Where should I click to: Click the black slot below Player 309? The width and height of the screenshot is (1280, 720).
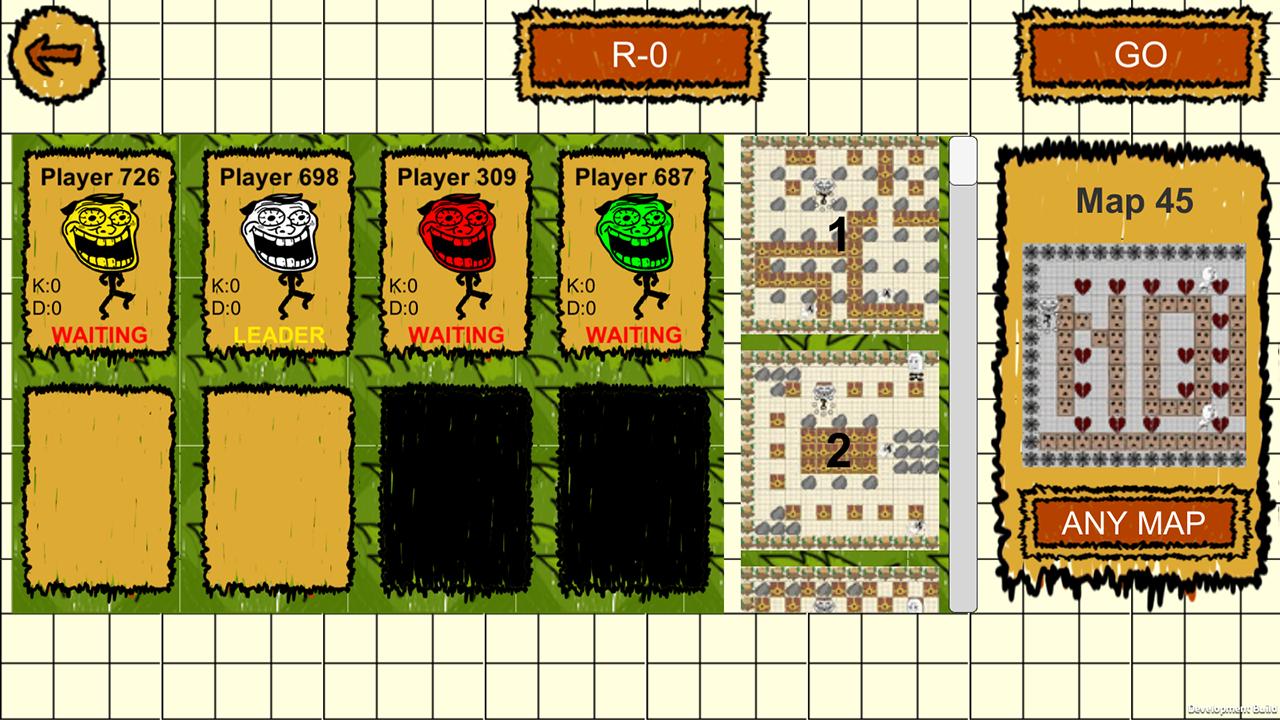coord(458,490)
